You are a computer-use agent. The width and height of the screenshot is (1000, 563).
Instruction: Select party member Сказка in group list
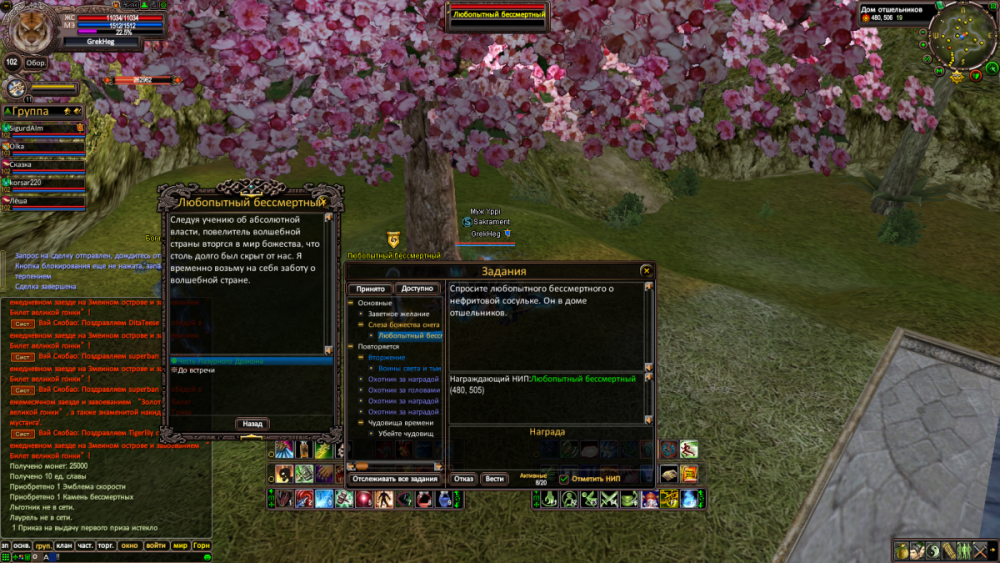(x=22, y=164)
